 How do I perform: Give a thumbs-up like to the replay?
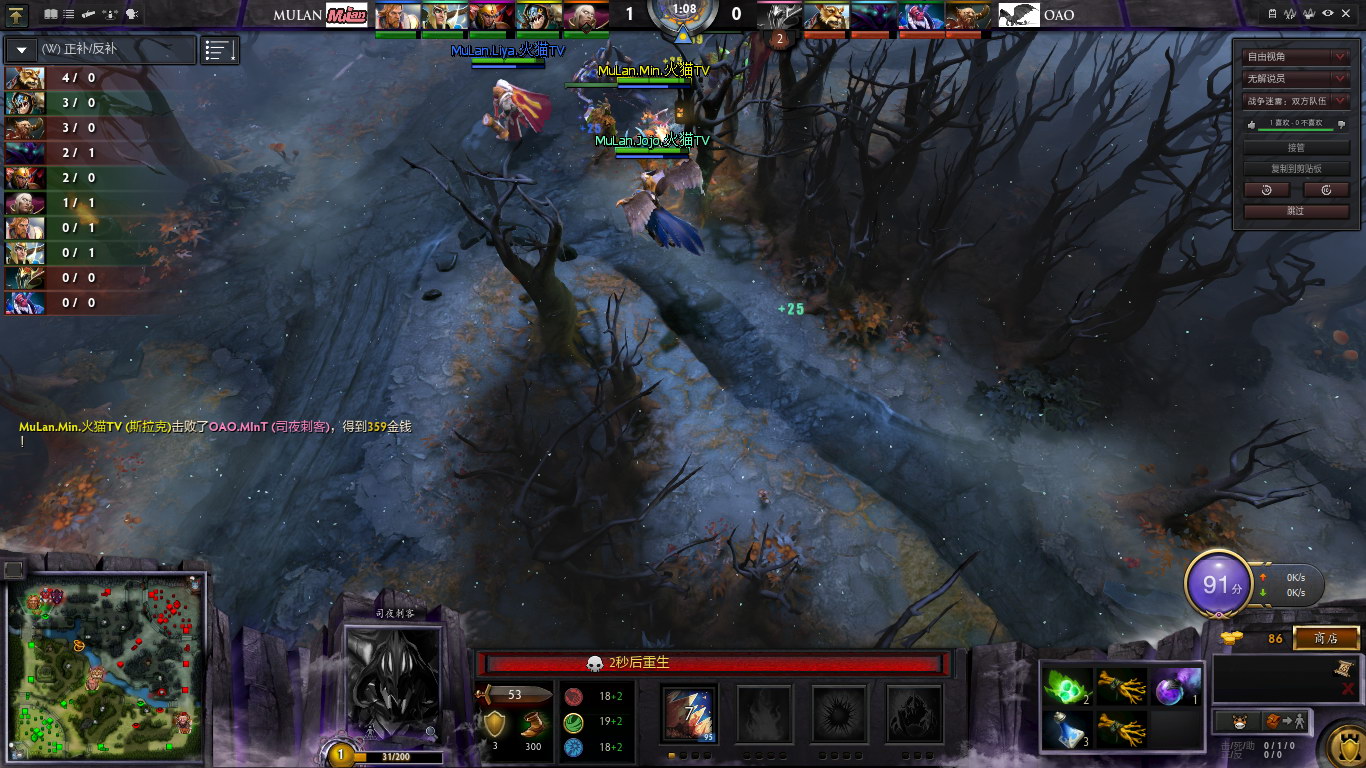click(1250, 124)
